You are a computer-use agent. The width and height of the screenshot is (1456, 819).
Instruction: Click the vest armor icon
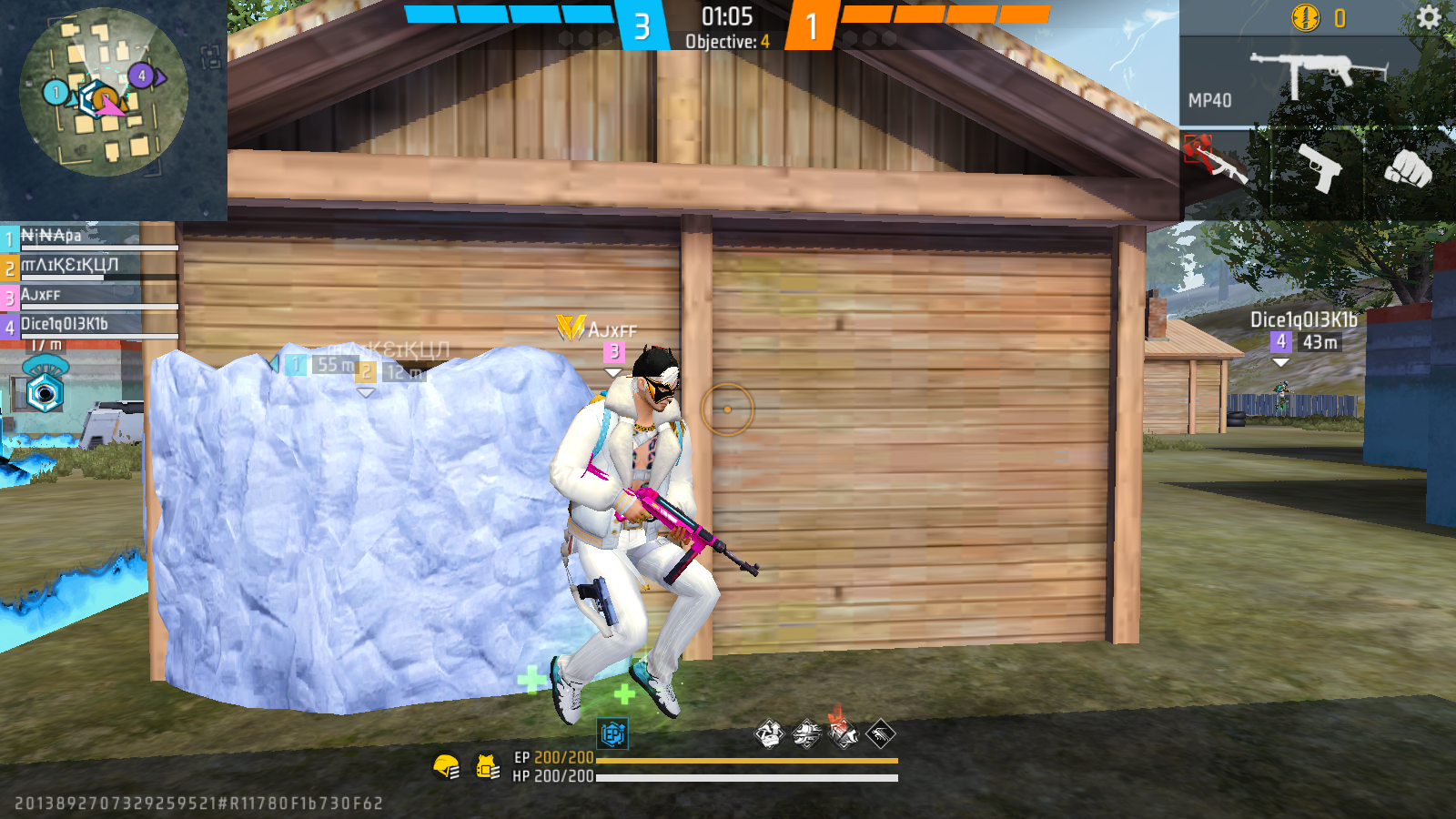coord(487,767)
